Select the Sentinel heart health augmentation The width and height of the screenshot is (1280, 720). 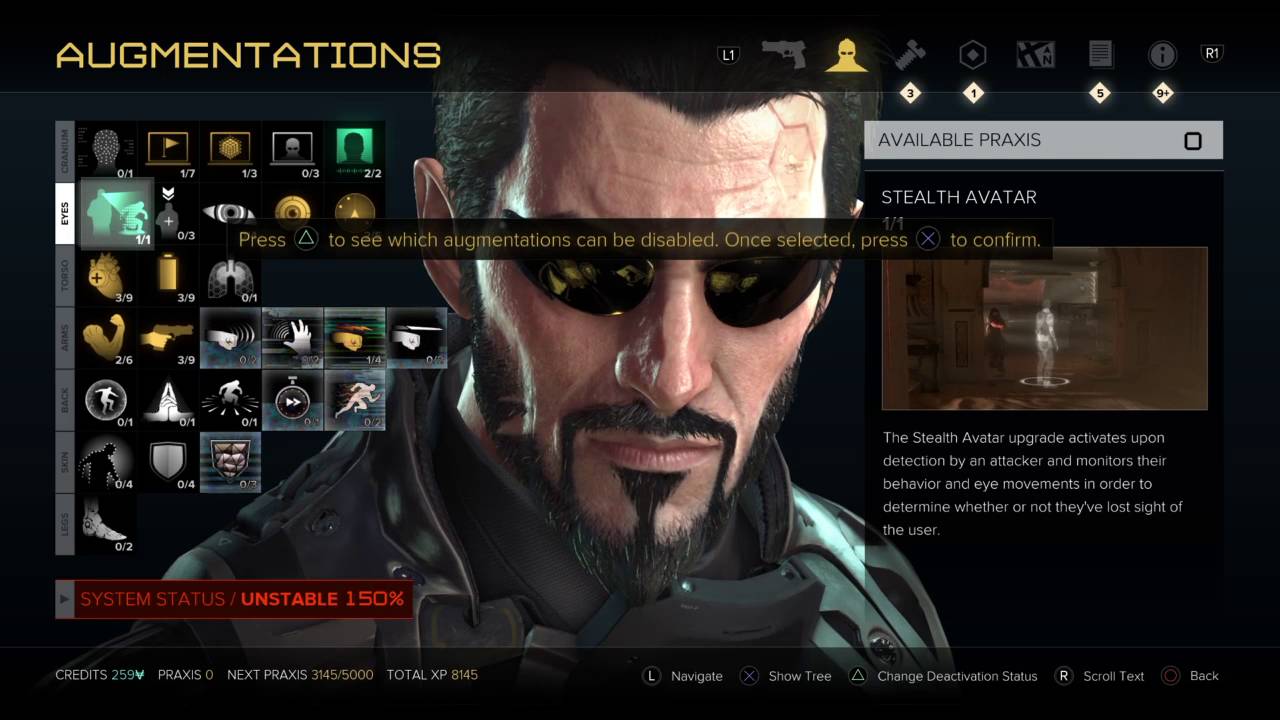pyautogui.click(x=106, y=275)
